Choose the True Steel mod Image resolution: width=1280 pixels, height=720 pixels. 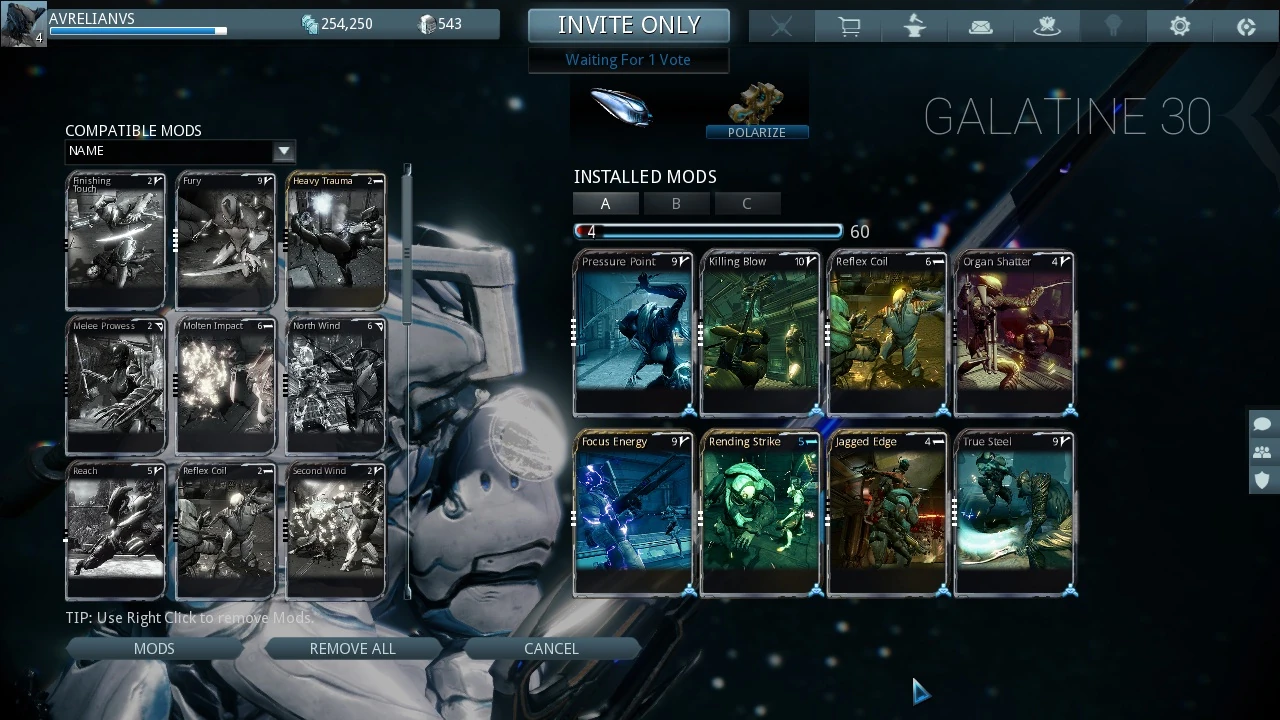[1014, 513]
